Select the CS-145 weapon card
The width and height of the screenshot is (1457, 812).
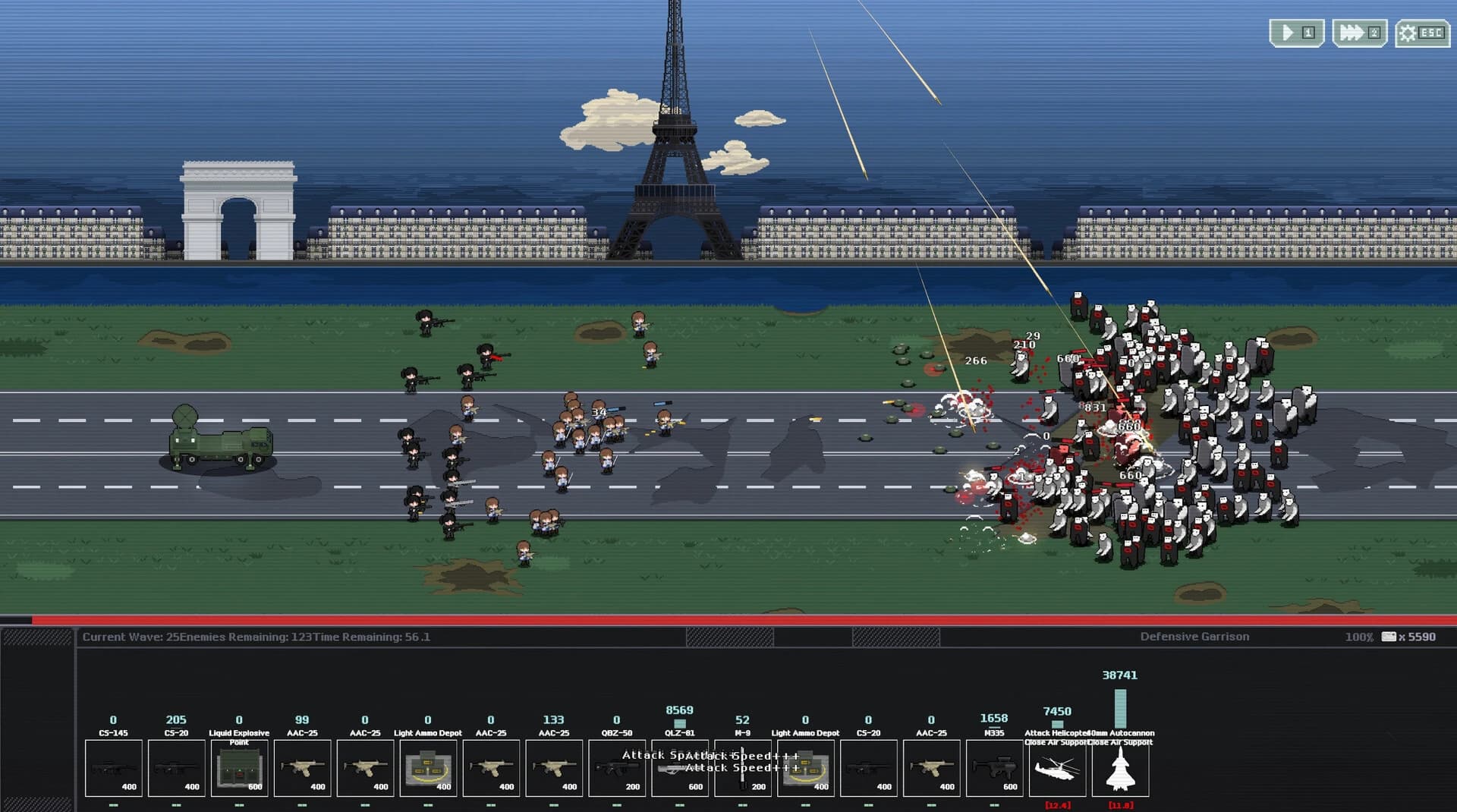pos(113,768)
